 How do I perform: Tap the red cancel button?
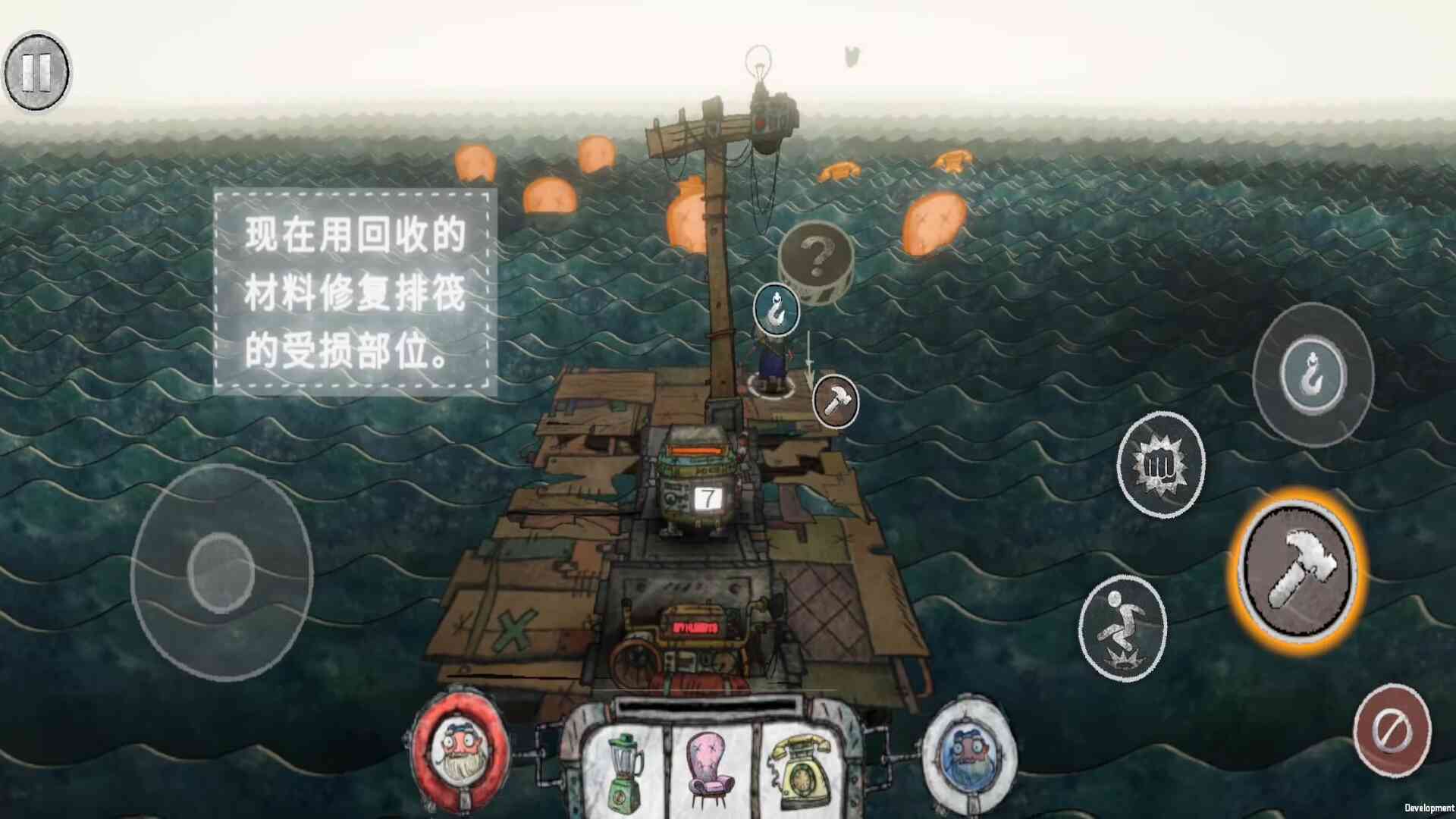tap(1392, 730)
